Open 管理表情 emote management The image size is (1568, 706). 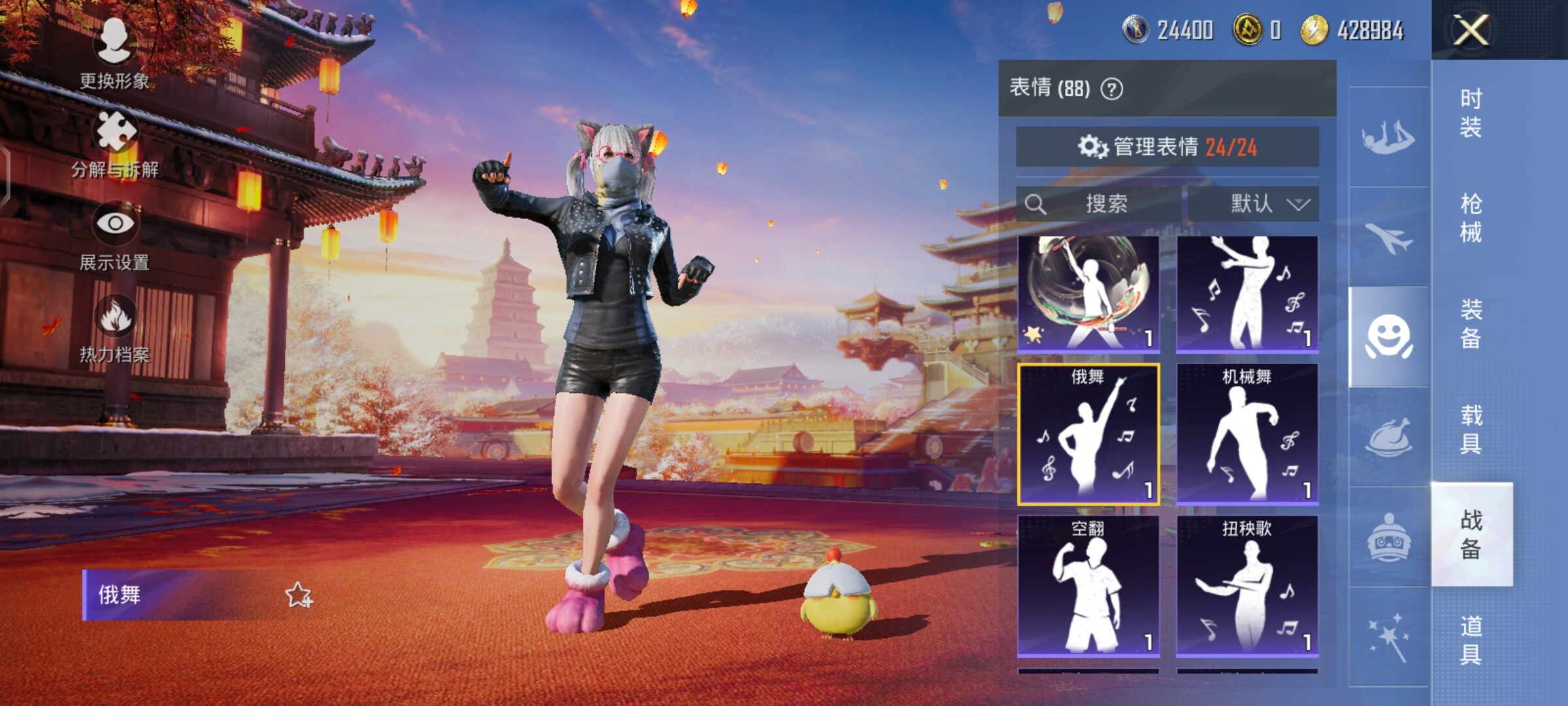tap(1167, 147)
